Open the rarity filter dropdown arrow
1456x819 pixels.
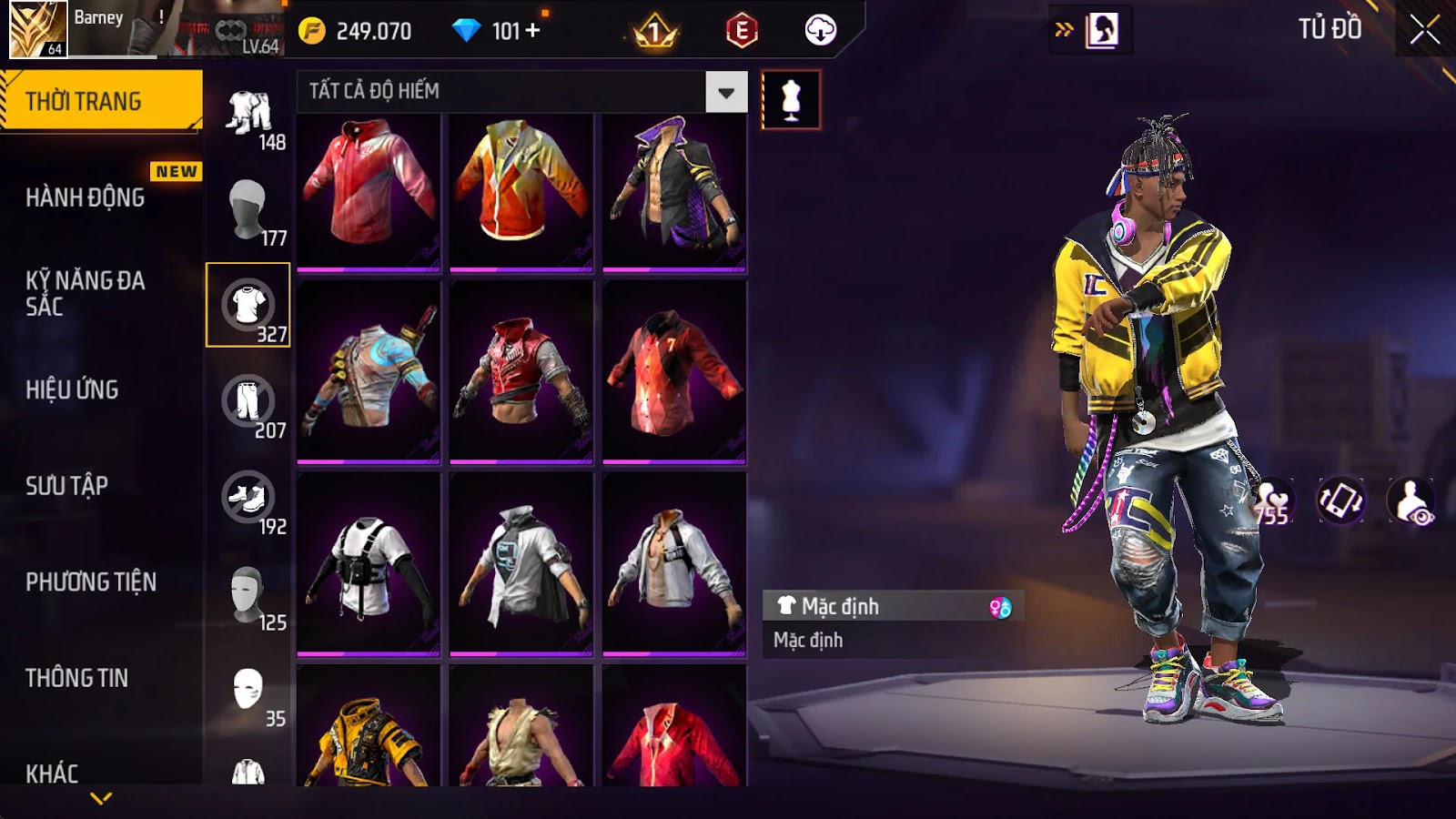726,92
